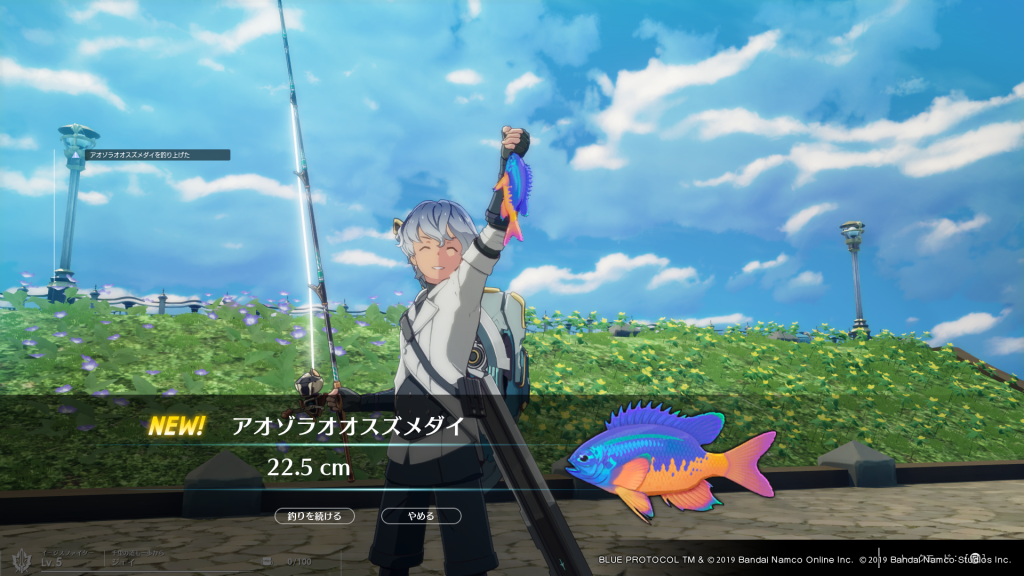Select the やめる button to stop fishing
The width and height of the screenshot is (1024, 576).
[x=421, y=516]
